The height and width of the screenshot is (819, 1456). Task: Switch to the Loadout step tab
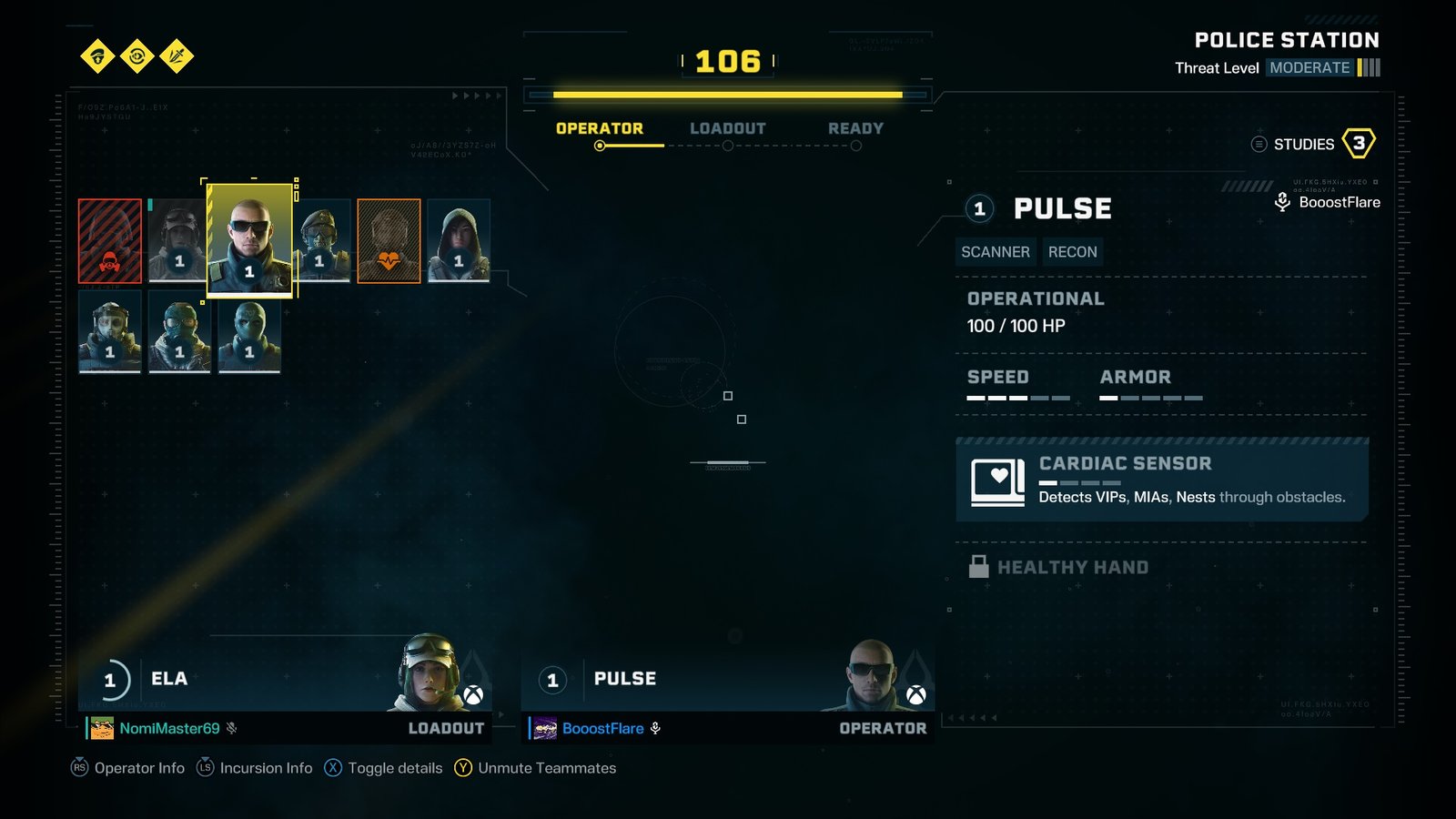727,129
